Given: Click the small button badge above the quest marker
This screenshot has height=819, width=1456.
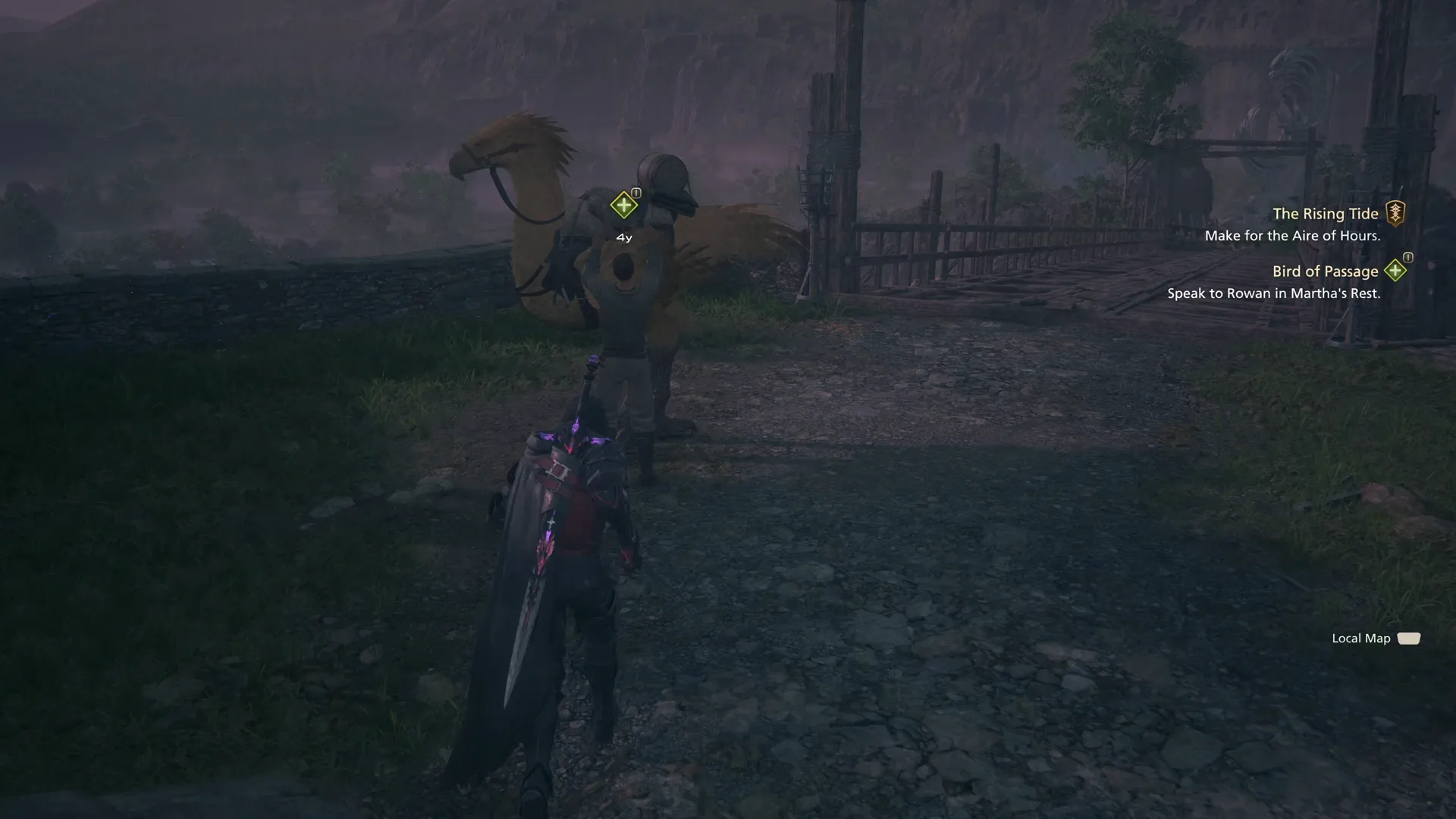Looking at the screenshot, I should (635, 191).
